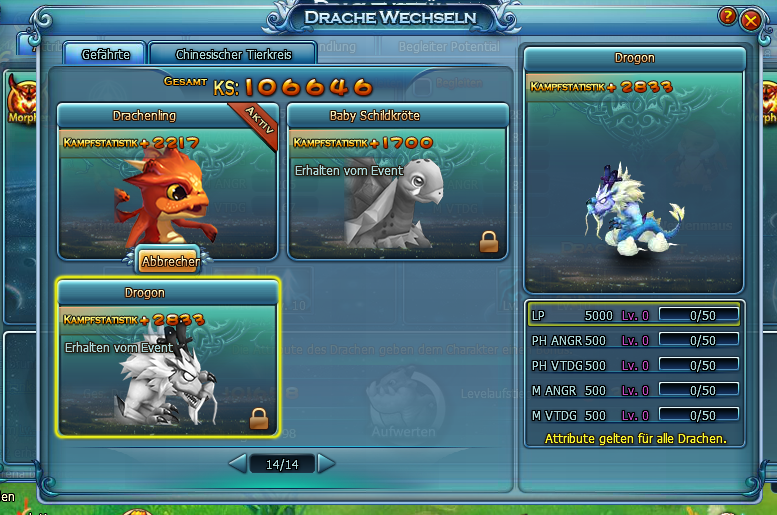Go to the previous page arrow
Image resolution: width=777 pixels, height=515 pixels.
click(237, 464)
